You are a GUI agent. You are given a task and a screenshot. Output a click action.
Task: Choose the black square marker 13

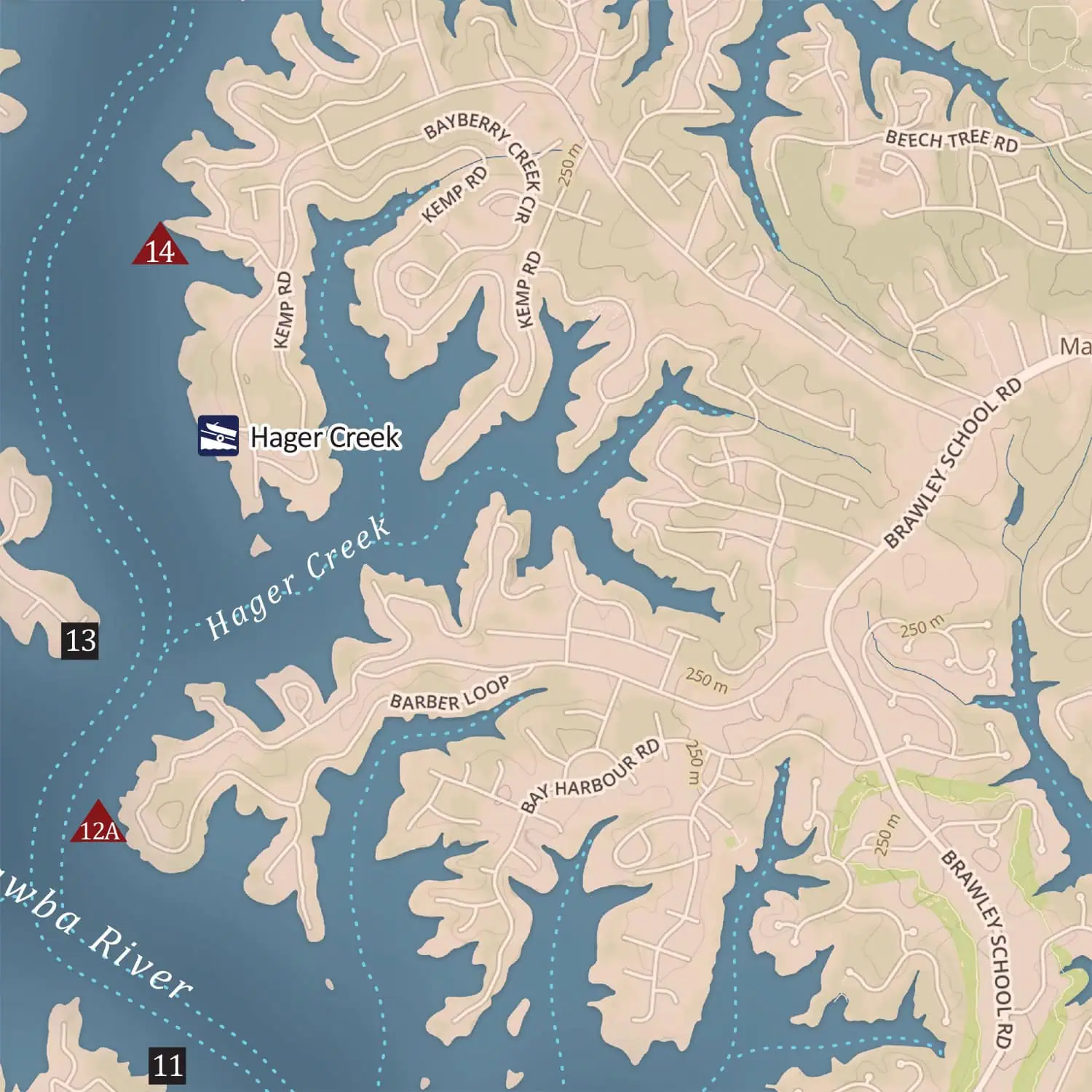81,641
